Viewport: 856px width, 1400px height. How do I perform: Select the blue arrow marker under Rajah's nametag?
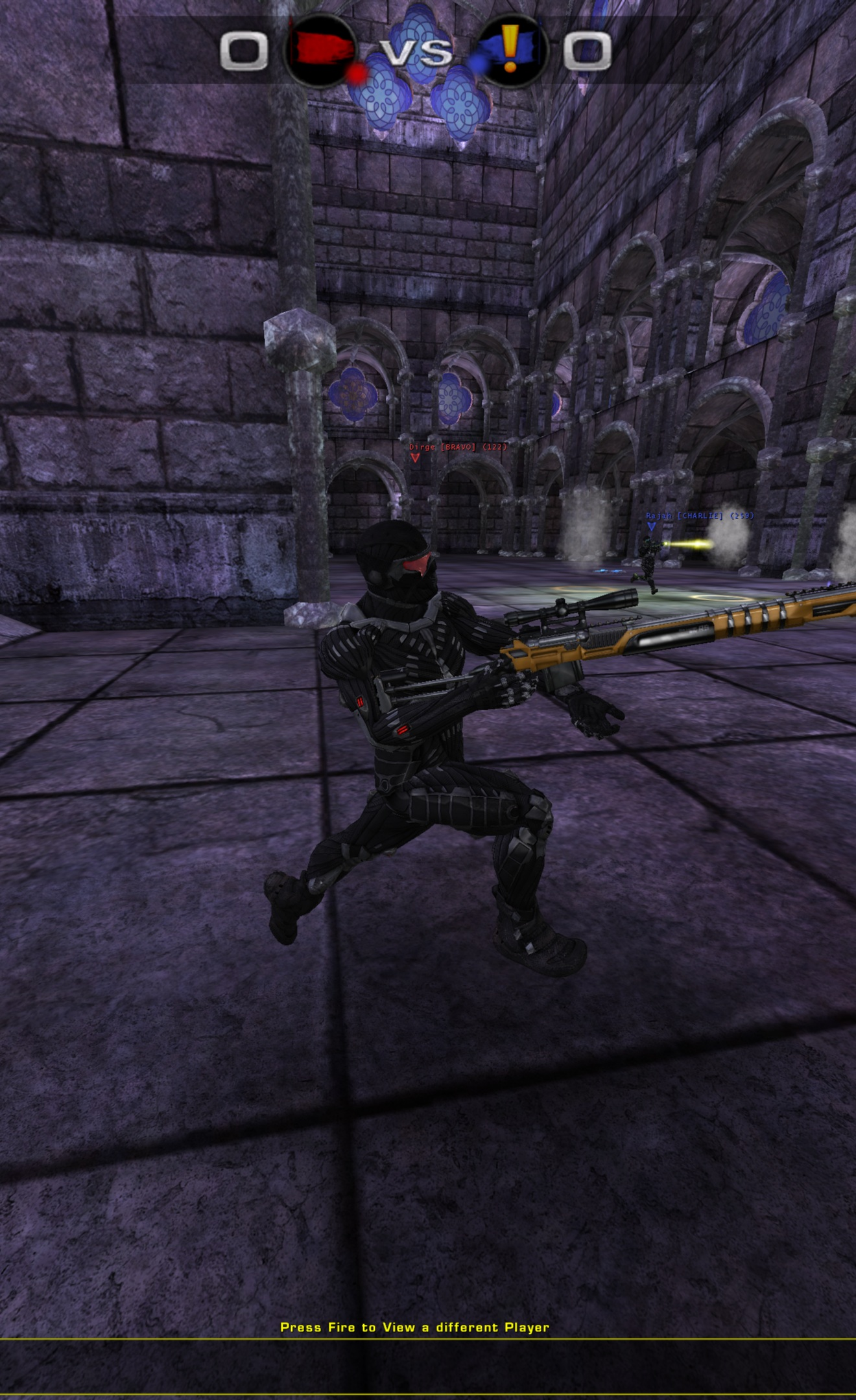[x=652, y=527]
